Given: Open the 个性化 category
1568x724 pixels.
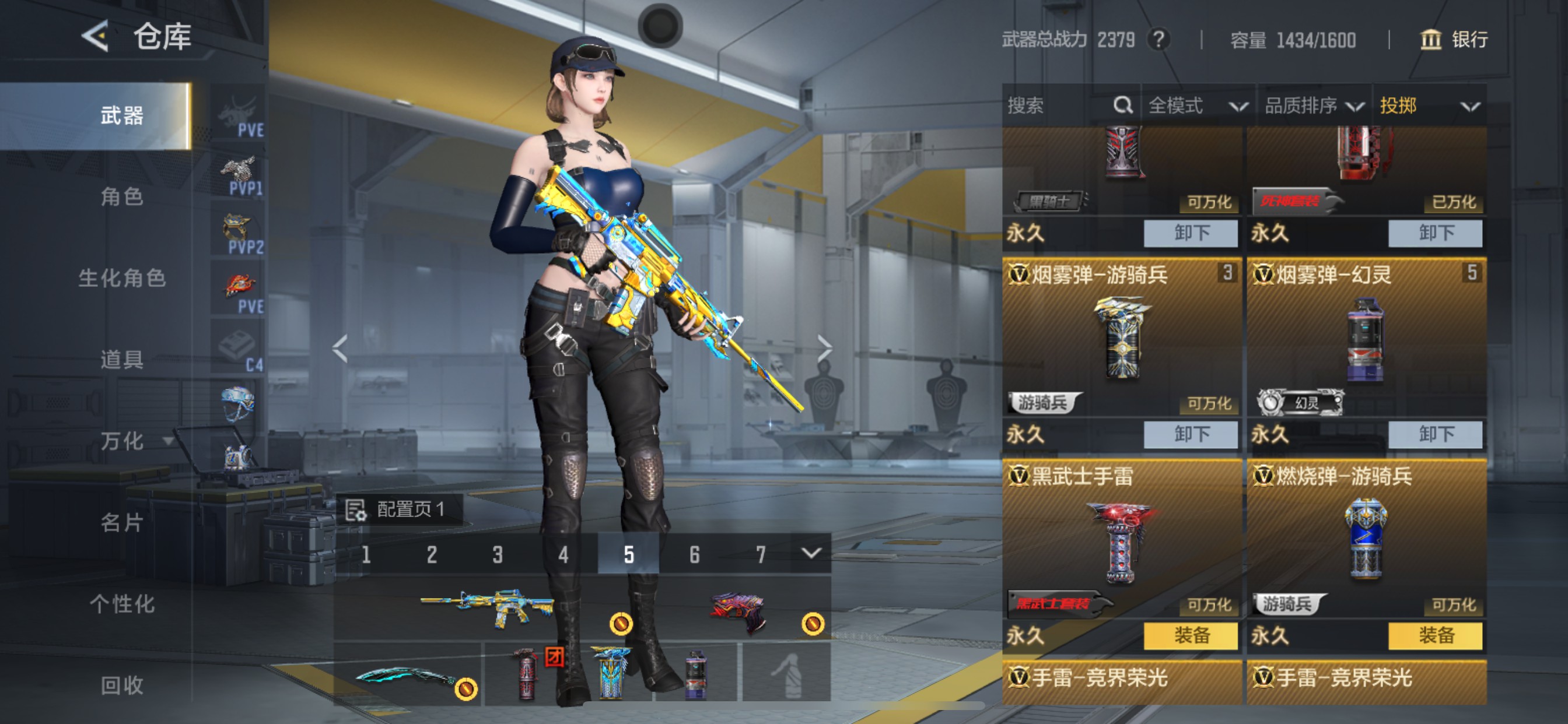Looking at the screenshot, I should click(122, 604).
